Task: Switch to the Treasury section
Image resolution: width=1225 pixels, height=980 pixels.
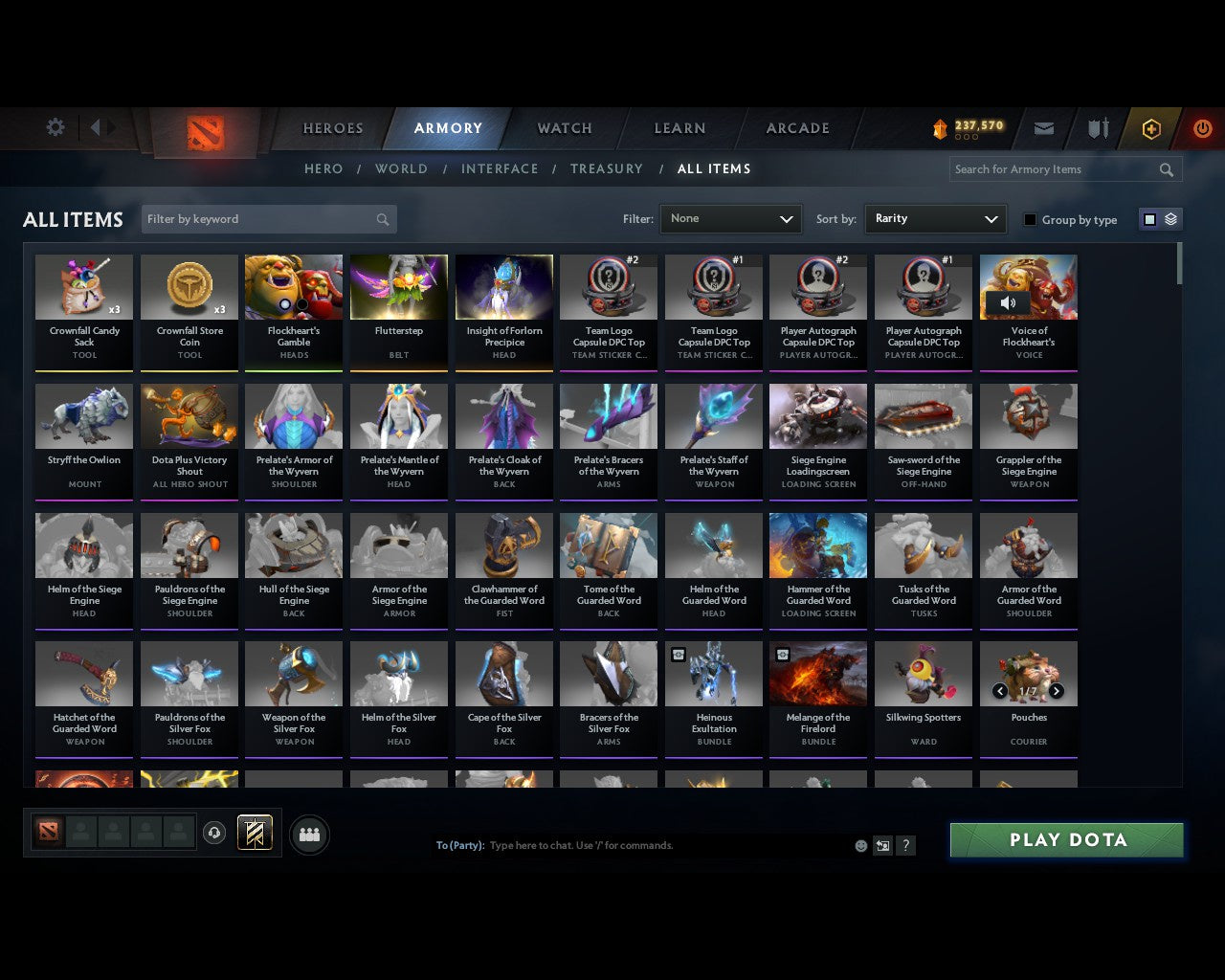Action: tap(607, 168)
